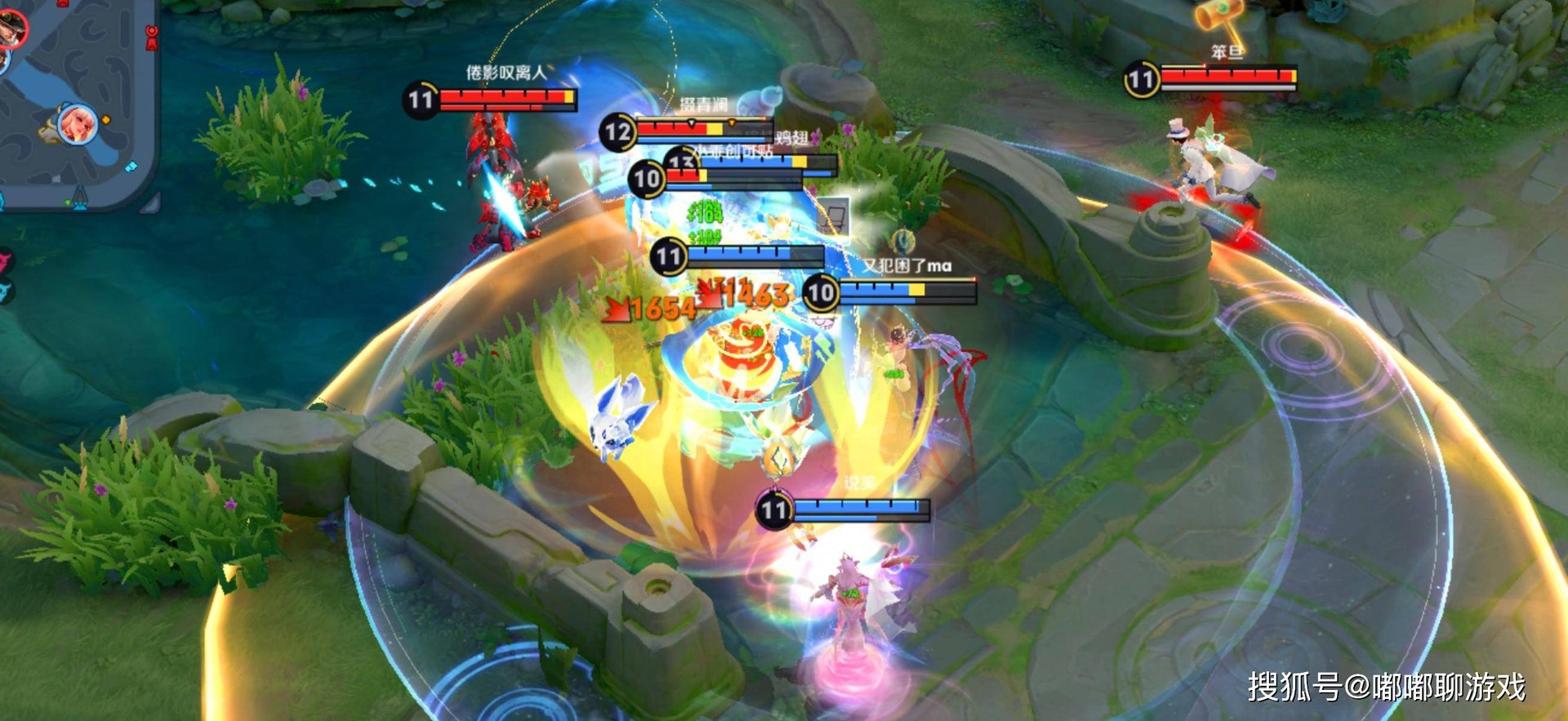Click the red enemy turret icon on minimap
Viewport: 1568px width, 721px height.
click(x=151, y=37)
